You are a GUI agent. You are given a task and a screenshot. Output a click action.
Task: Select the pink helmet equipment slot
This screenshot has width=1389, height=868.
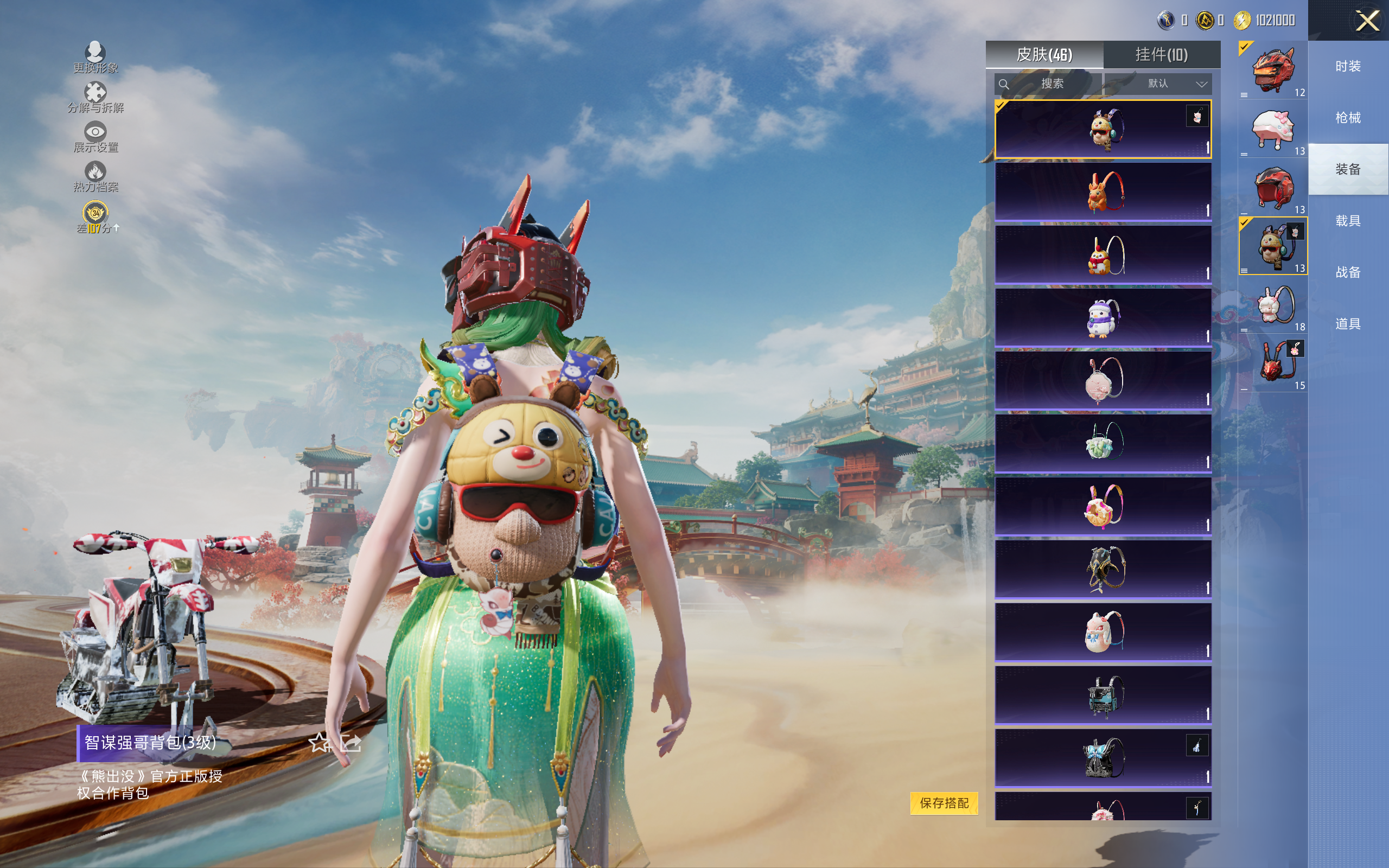tap(1272, 129)
